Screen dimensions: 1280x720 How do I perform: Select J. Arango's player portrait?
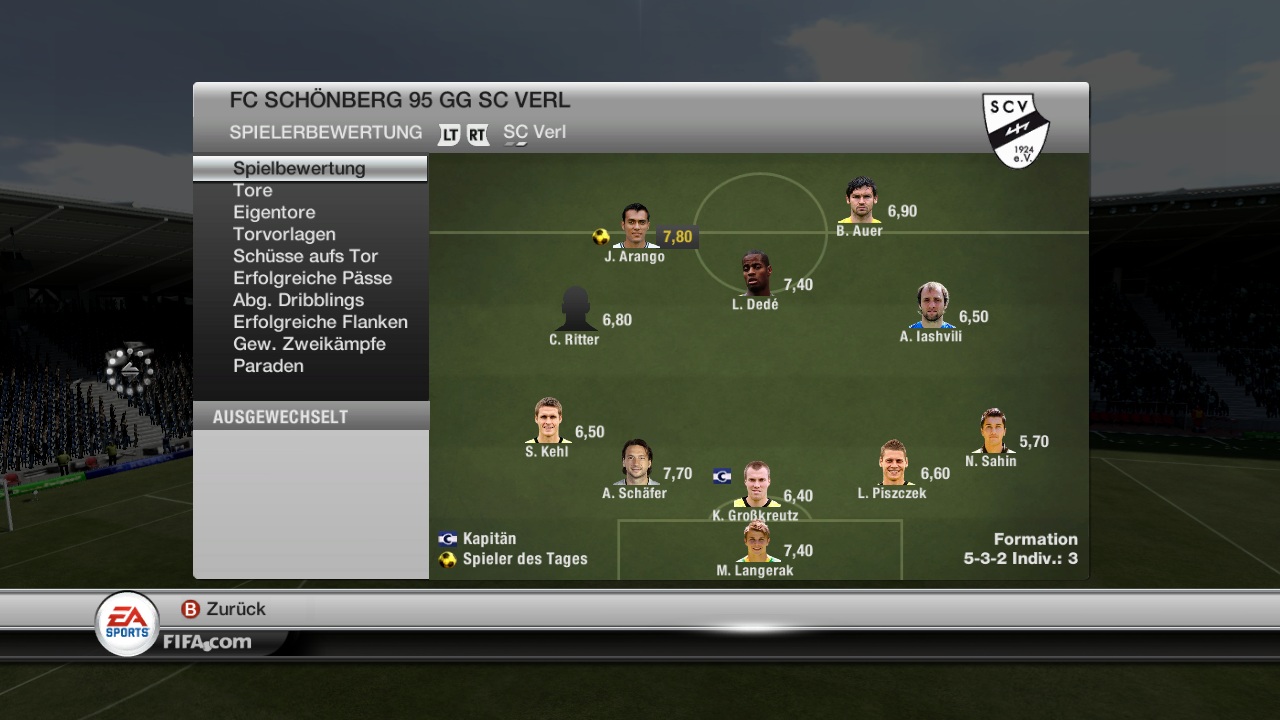pos(635,226)
